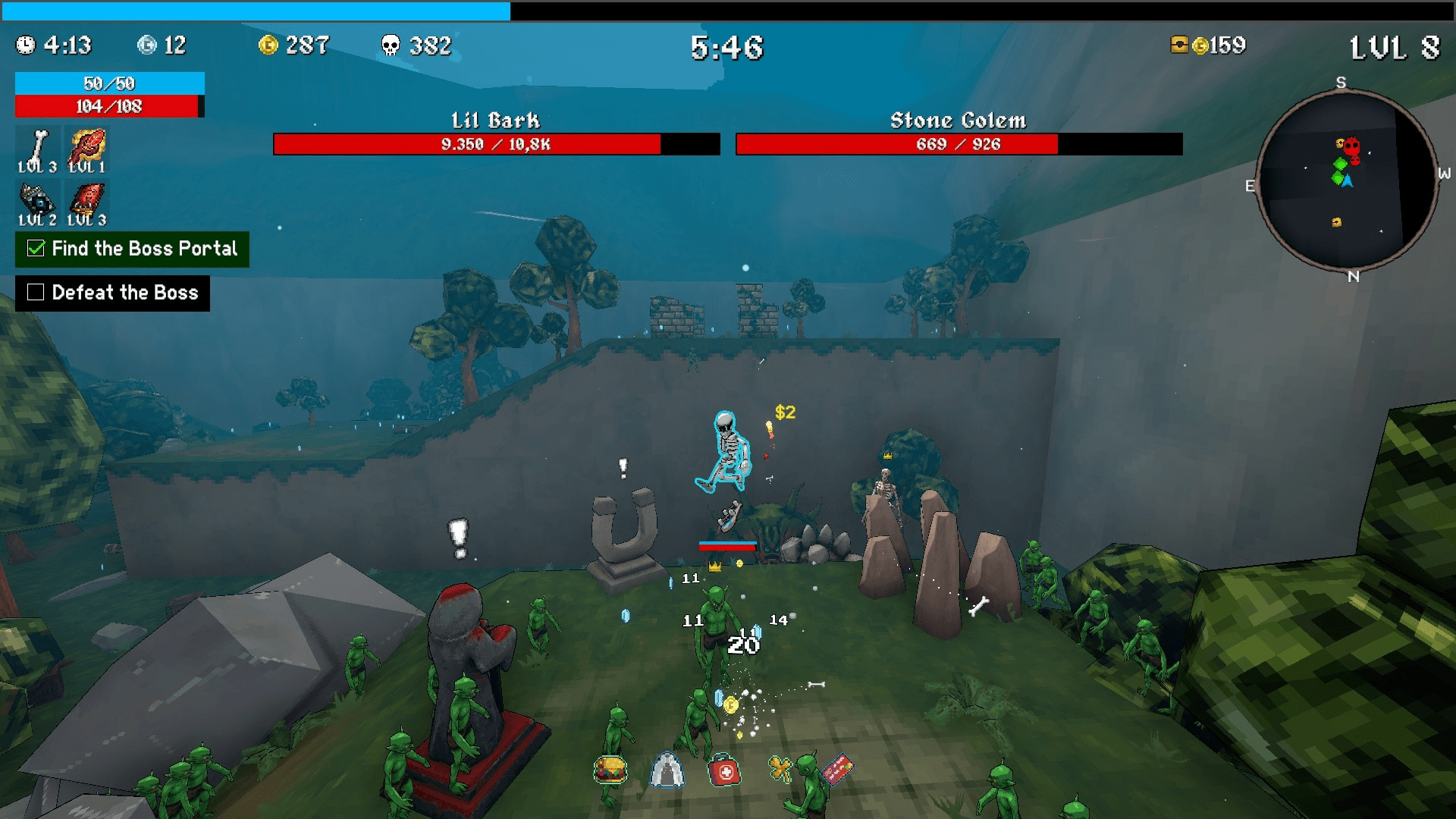The height and width of the screenshot is (819, 1456).
Task: Click the pink card item near the goblin
Action: (x=837, y=767)
